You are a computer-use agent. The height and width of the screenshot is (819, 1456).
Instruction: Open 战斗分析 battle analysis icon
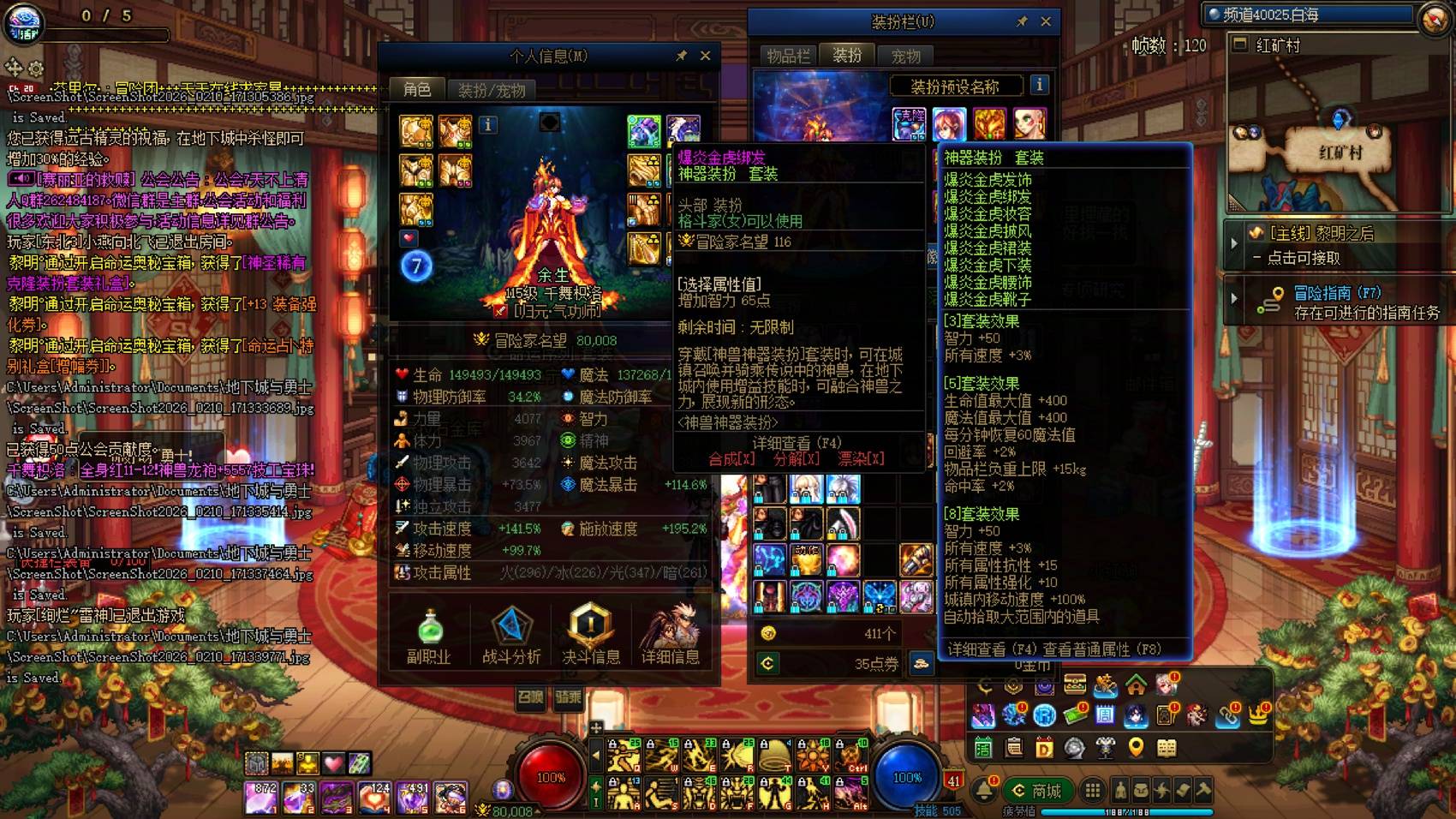click(511, 625)
